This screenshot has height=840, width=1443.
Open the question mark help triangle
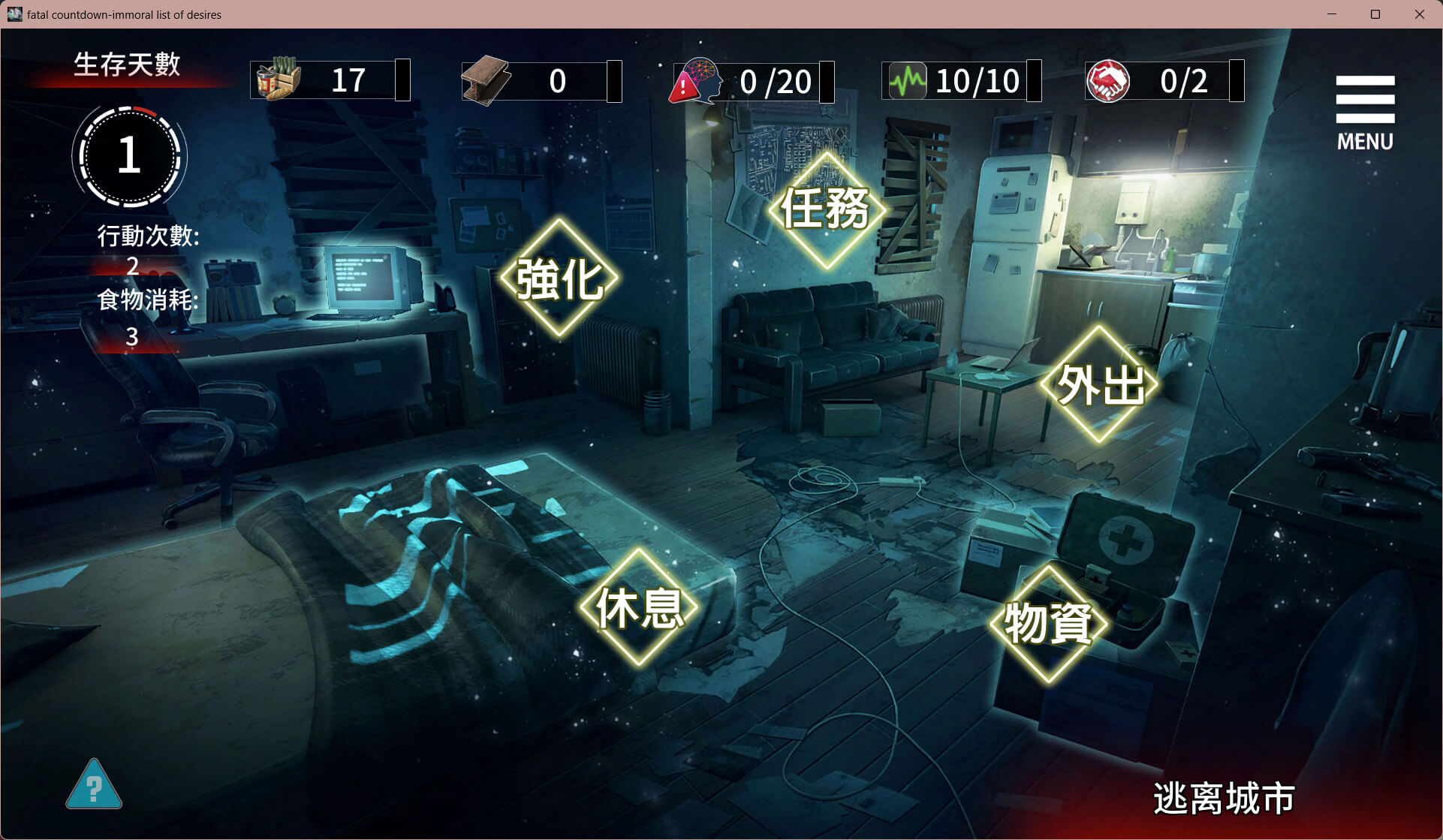click(94, 786)
